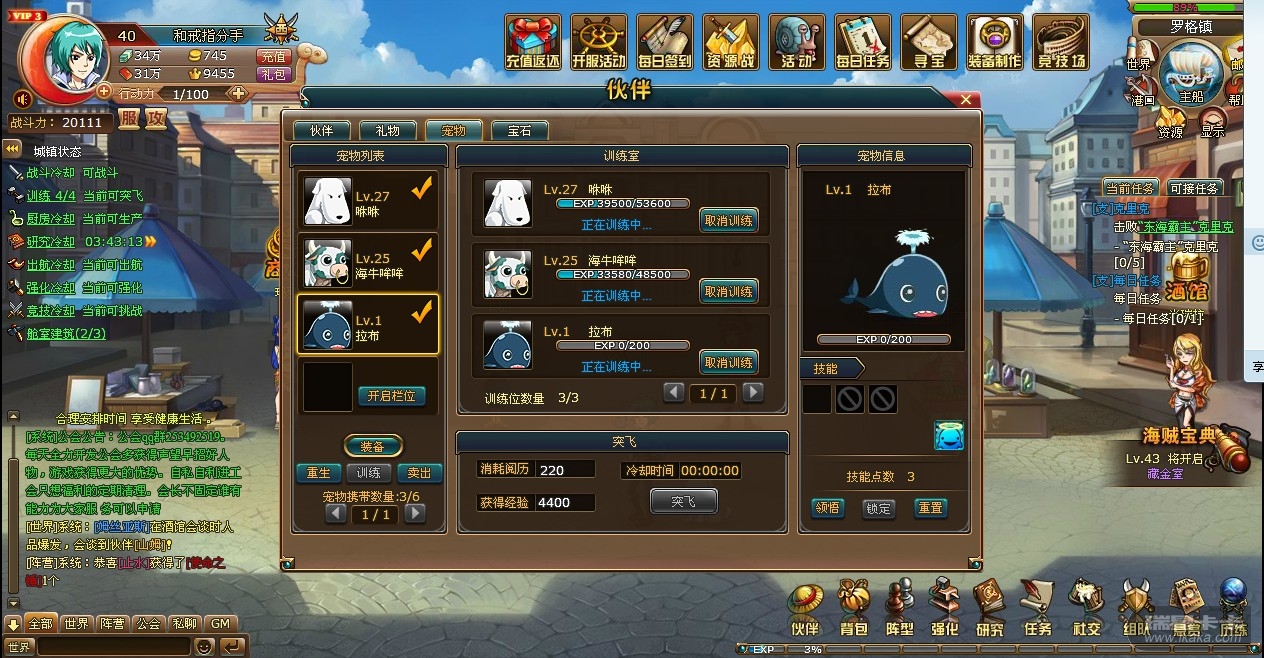This screenshot has height=658, width=1264.
Task: Open the 每日签到 daily sign-in icon
Action: 664,42
